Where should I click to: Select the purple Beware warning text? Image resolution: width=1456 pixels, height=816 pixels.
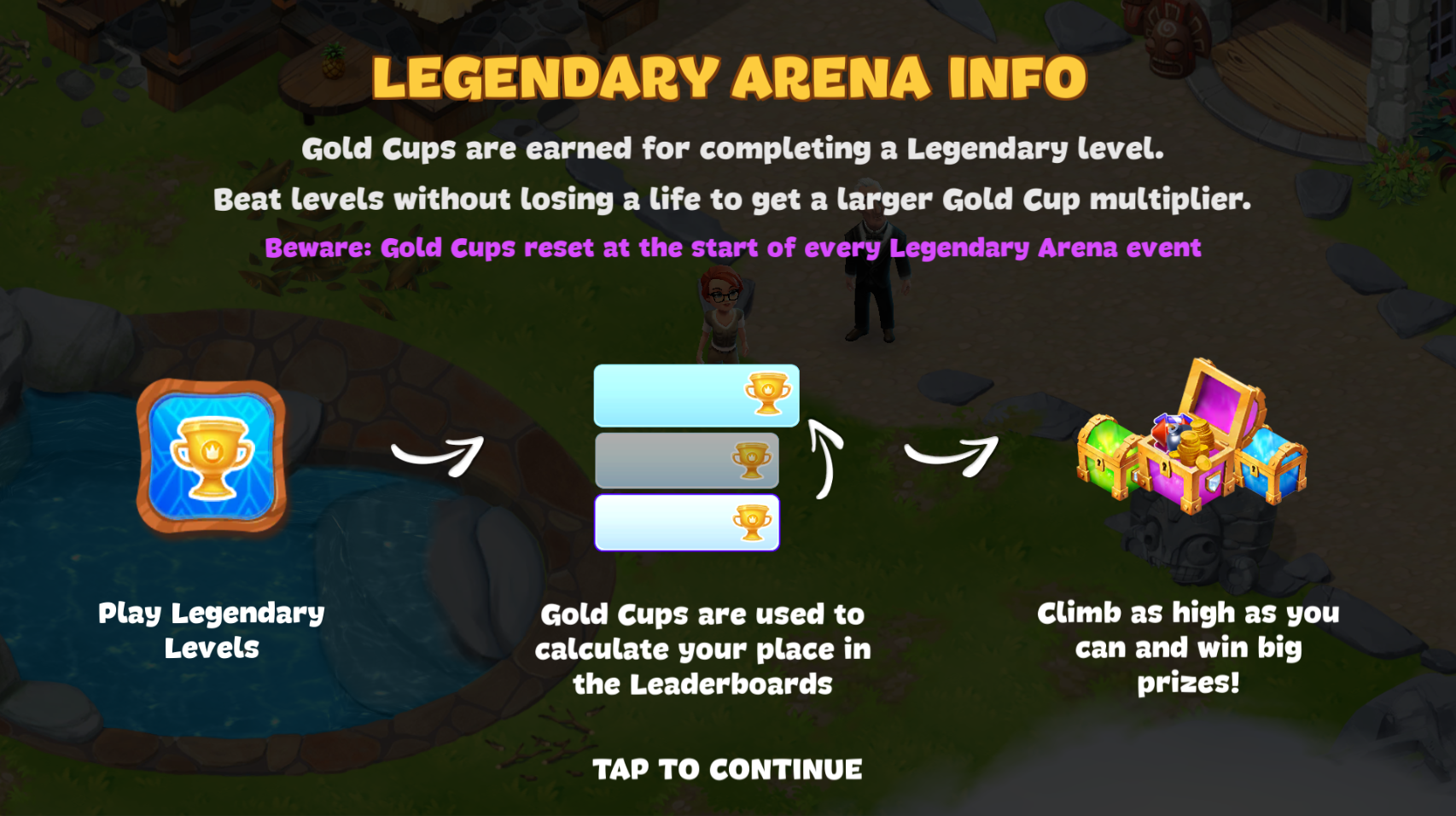tap(732, 248)
